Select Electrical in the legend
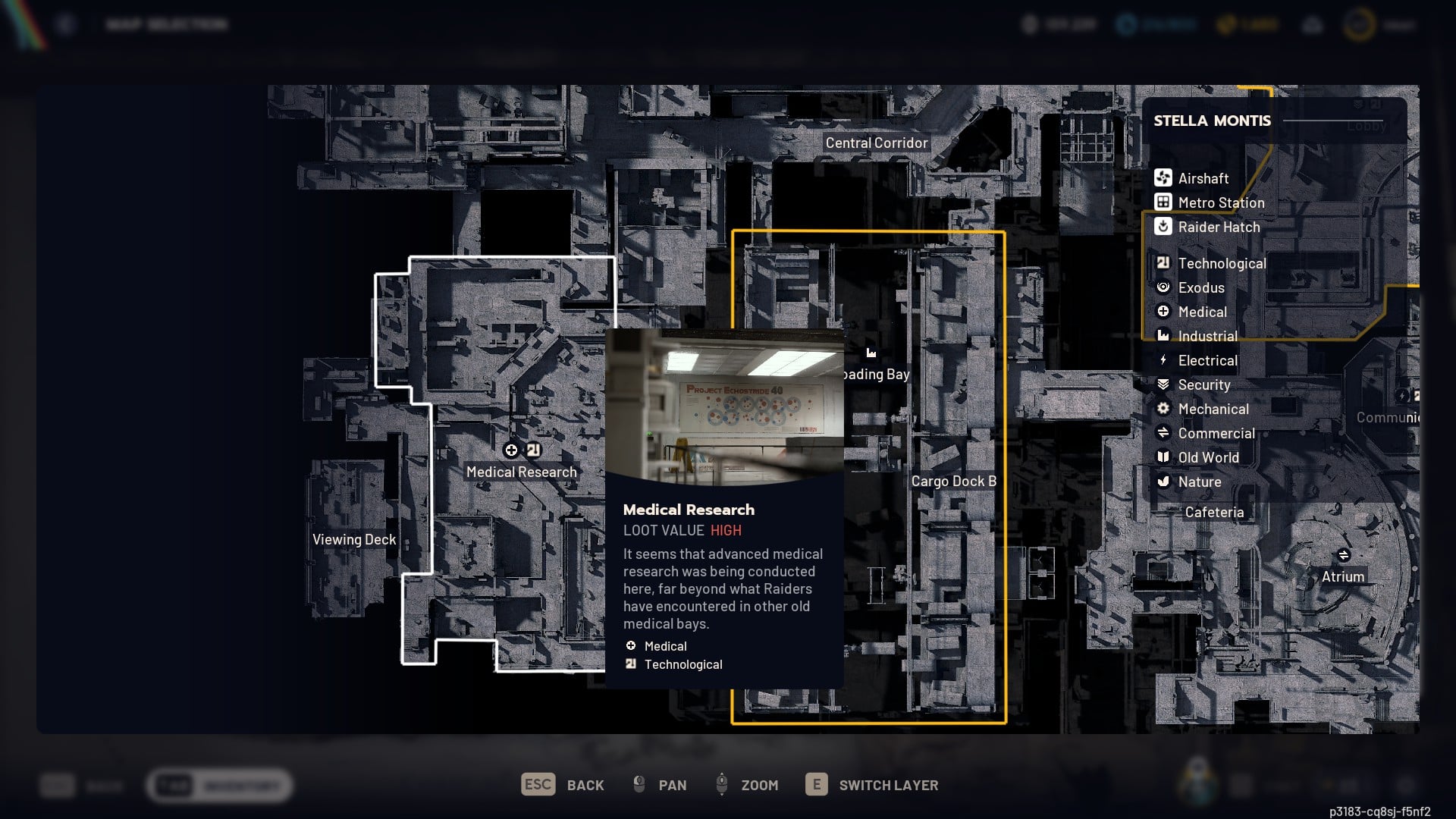 click(1207, 360)
